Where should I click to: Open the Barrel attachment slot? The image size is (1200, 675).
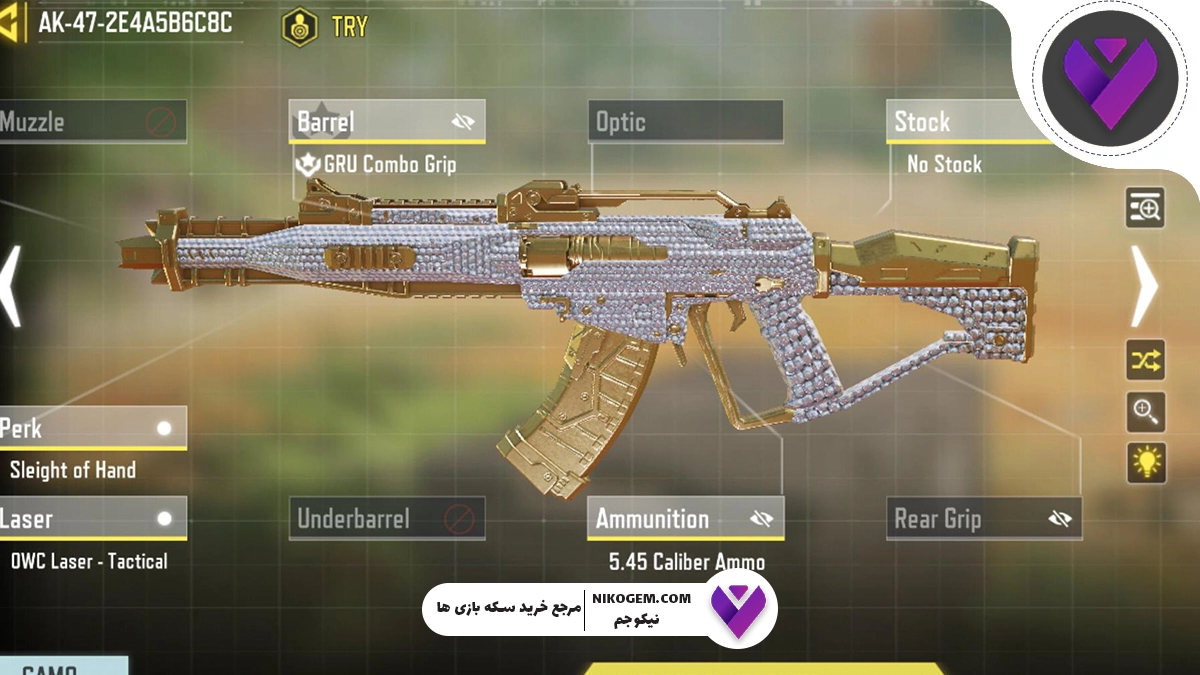pos(370,123)
